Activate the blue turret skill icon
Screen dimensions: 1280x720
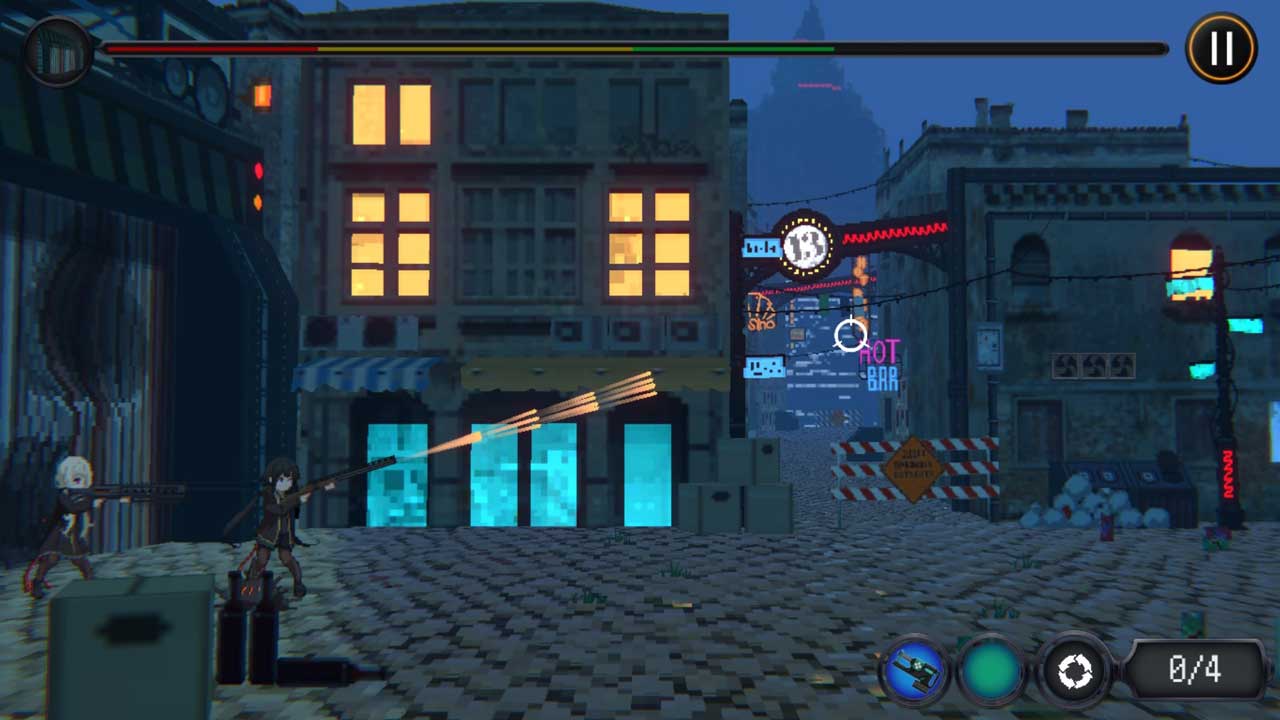tap(914, 671)
